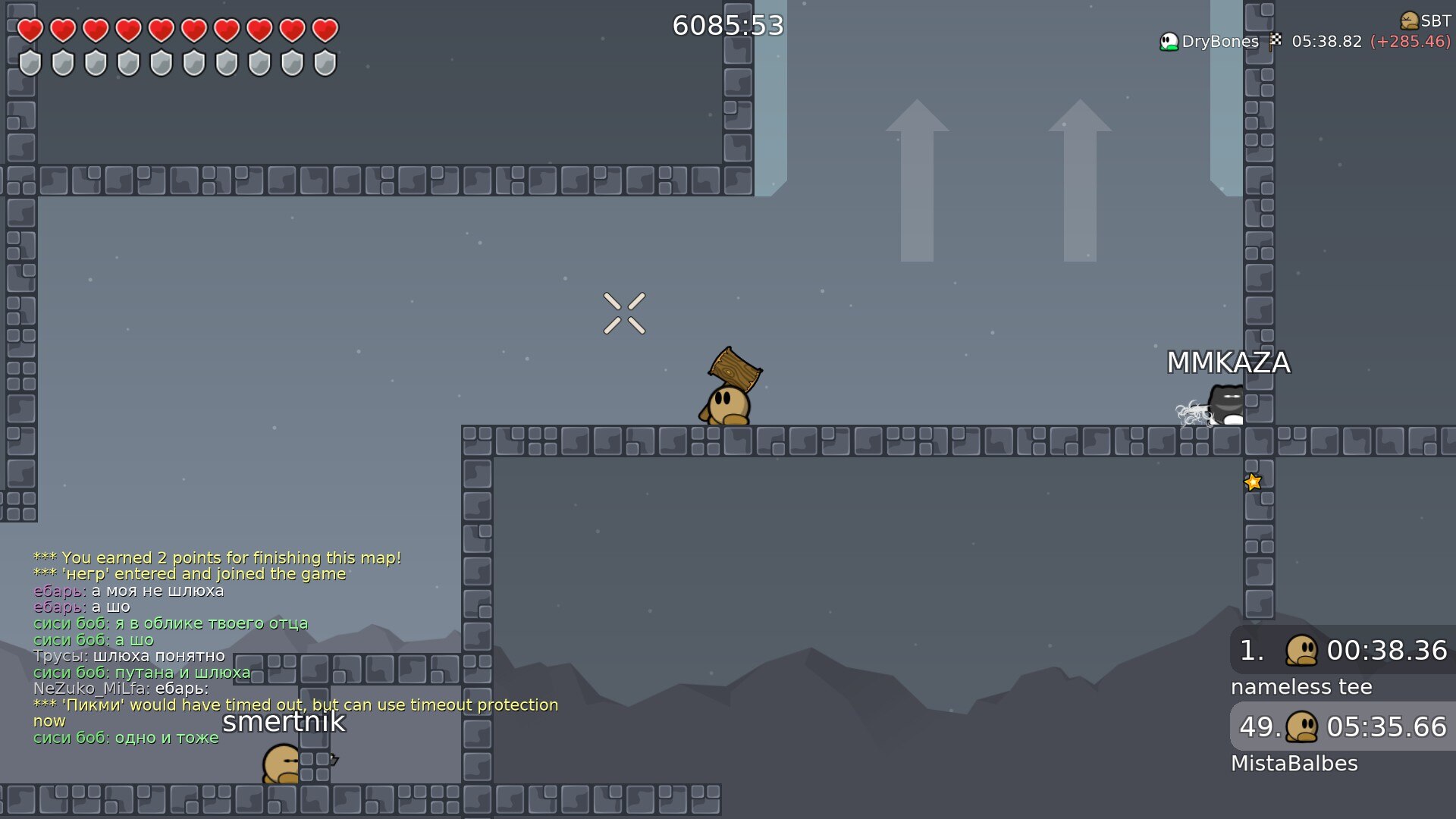The height and width of the screenshot is (819, 1456).
Task: Click the DryBones finish time entry
Action: tap(1304, 42)
